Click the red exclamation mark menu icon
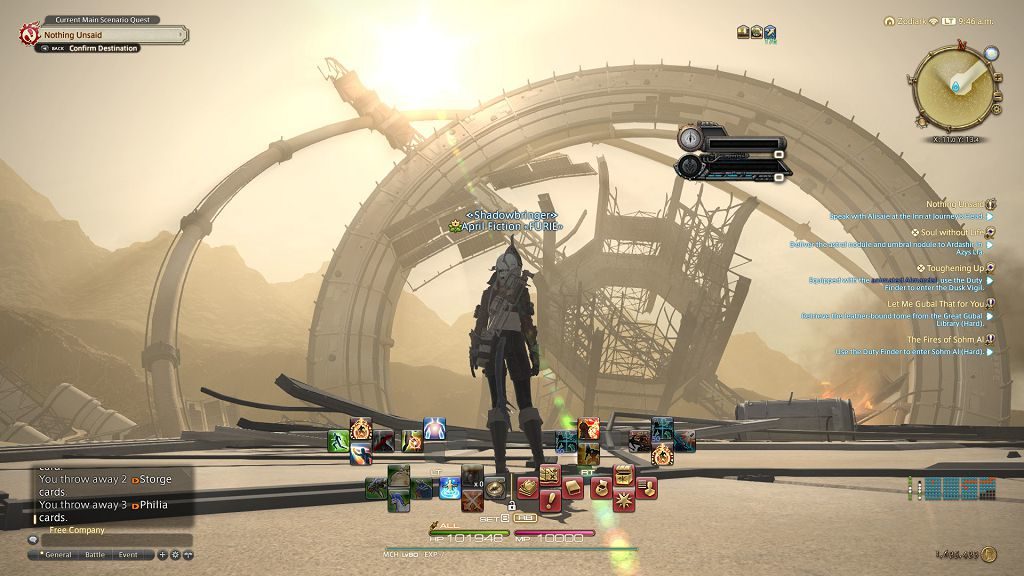Image resolution: width=1024 pixels, height=576 pixels. [550, 498]
